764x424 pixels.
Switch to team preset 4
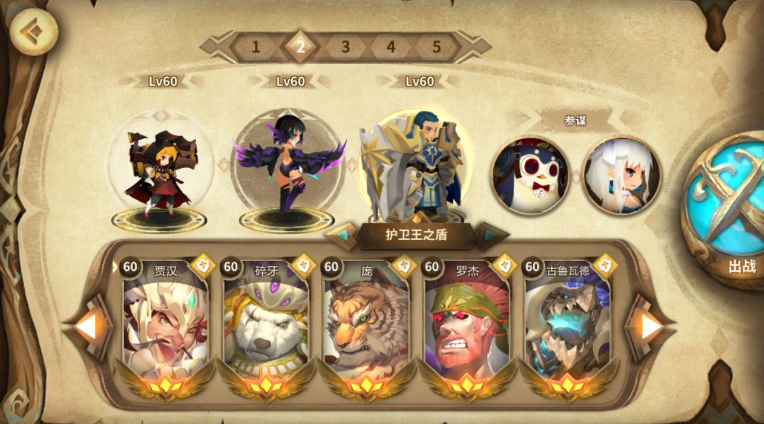click(391, 46)
